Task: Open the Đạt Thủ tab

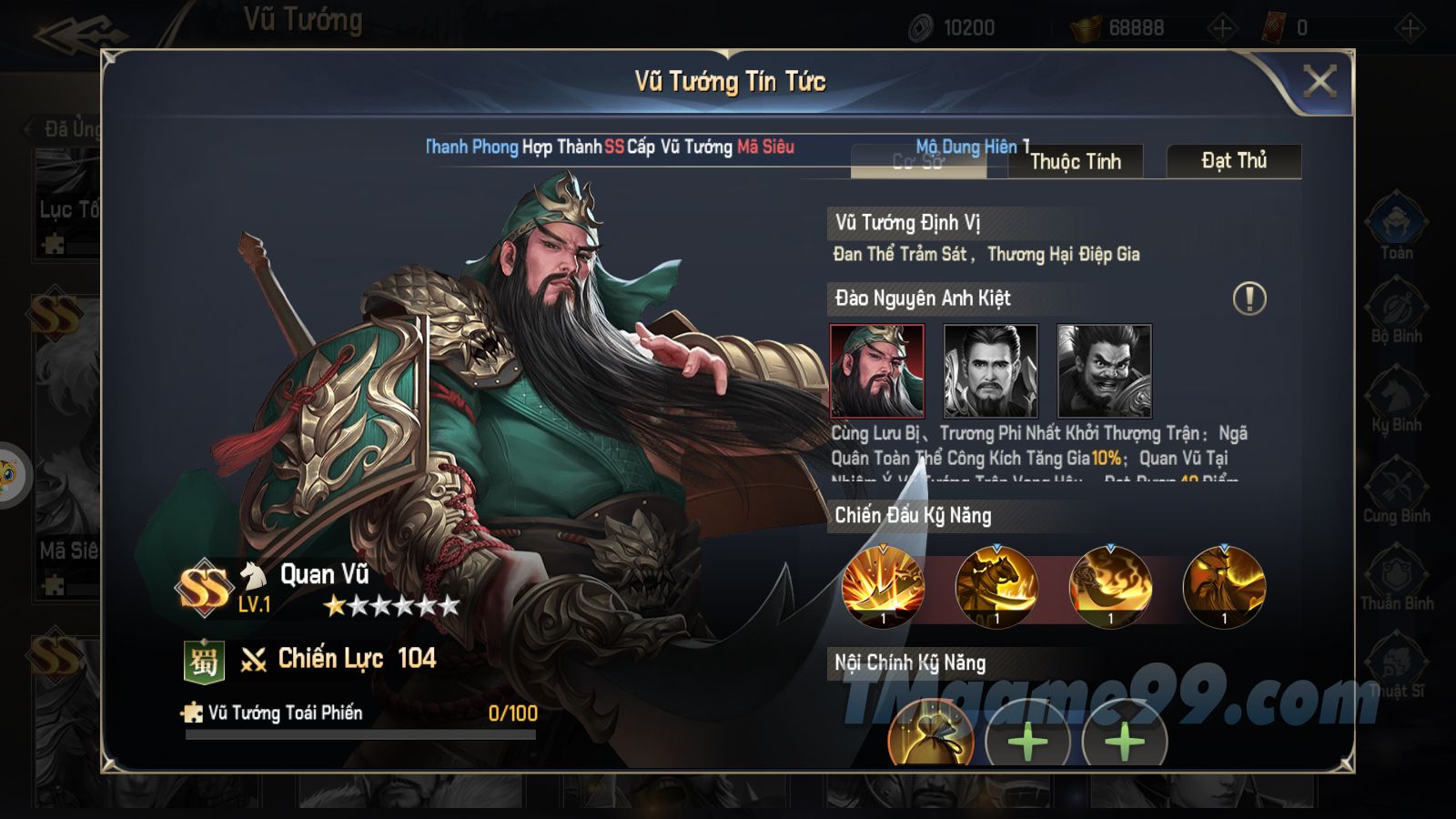Action: point(1233,161)
